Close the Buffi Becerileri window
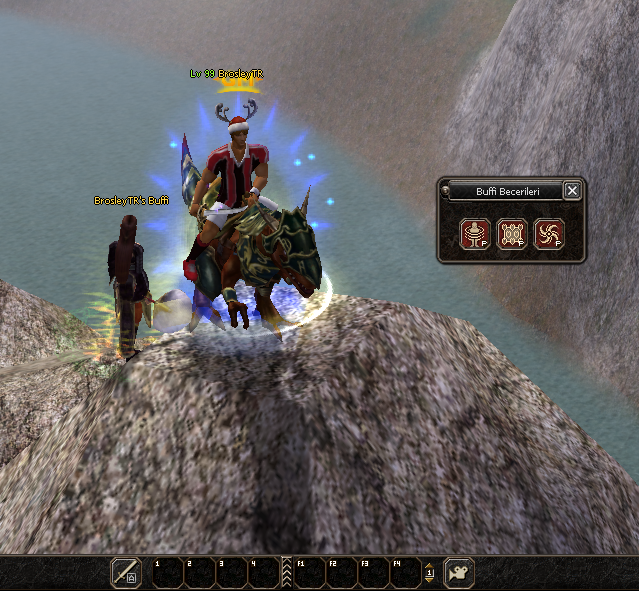Viewport: 639px width, 591px height. (x=571, y=191)
